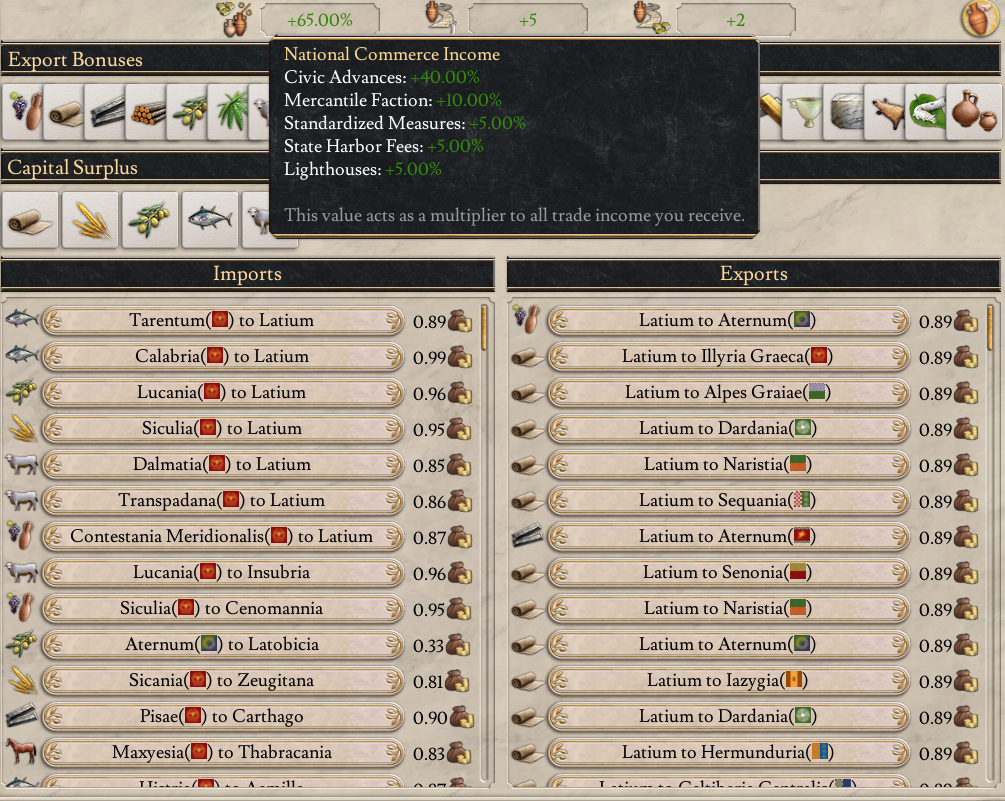Select Contestania Meridionalis to Latium route
This screenshot has width=1005, height=801.
(x=222, y=536)
